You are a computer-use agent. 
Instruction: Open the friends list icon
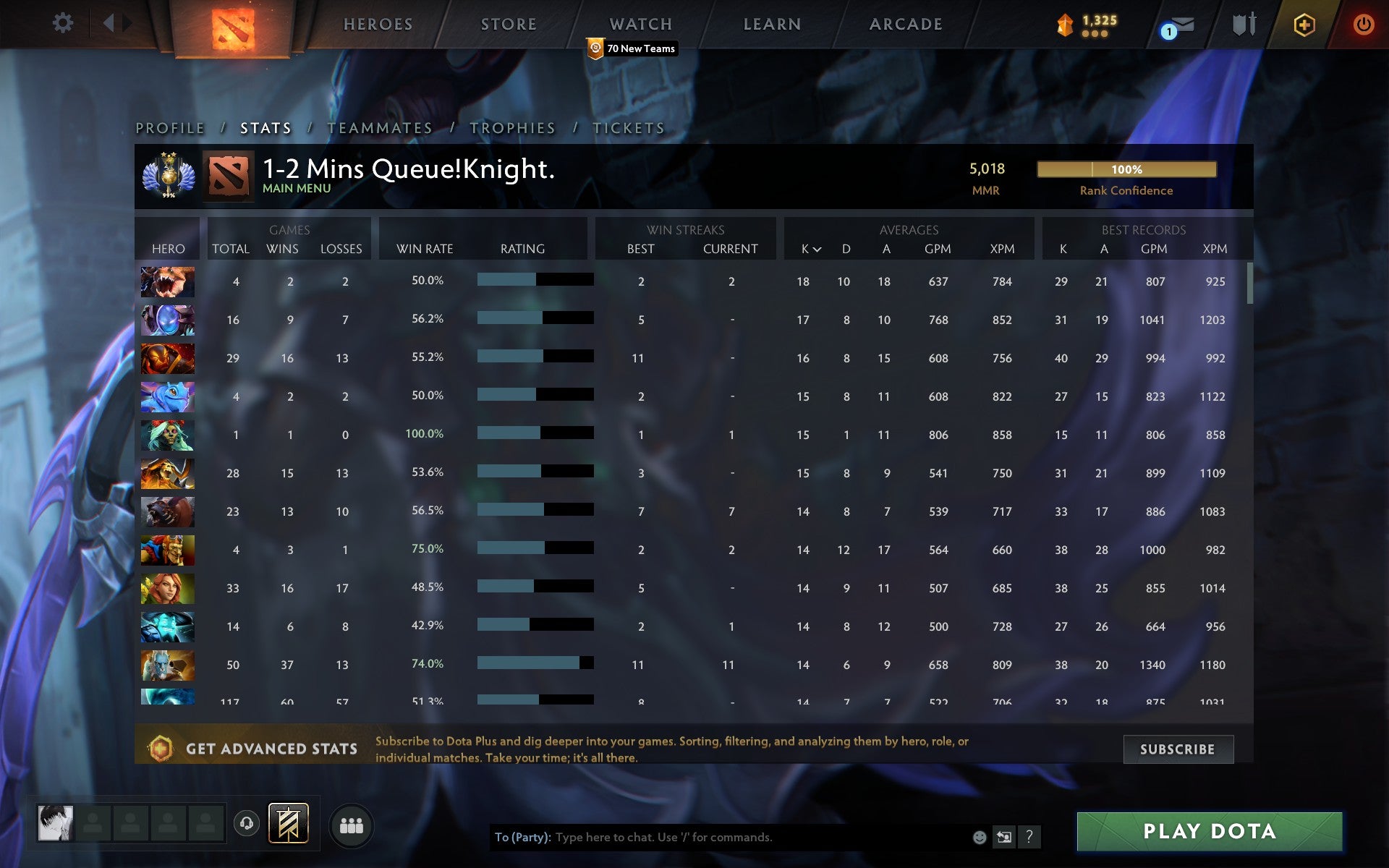tap(352, 824)
